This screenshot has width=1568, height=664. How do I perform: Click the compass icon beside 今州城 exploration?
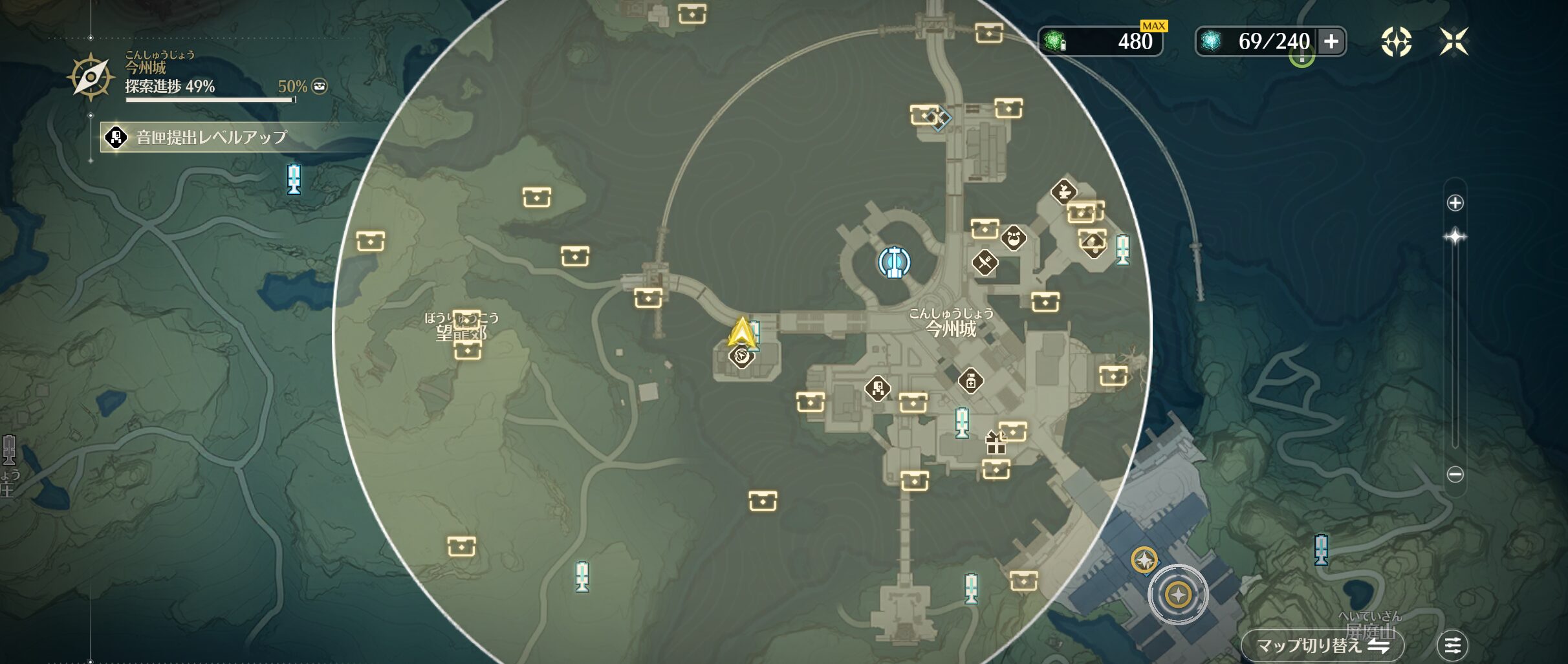[x=91, y=77]
